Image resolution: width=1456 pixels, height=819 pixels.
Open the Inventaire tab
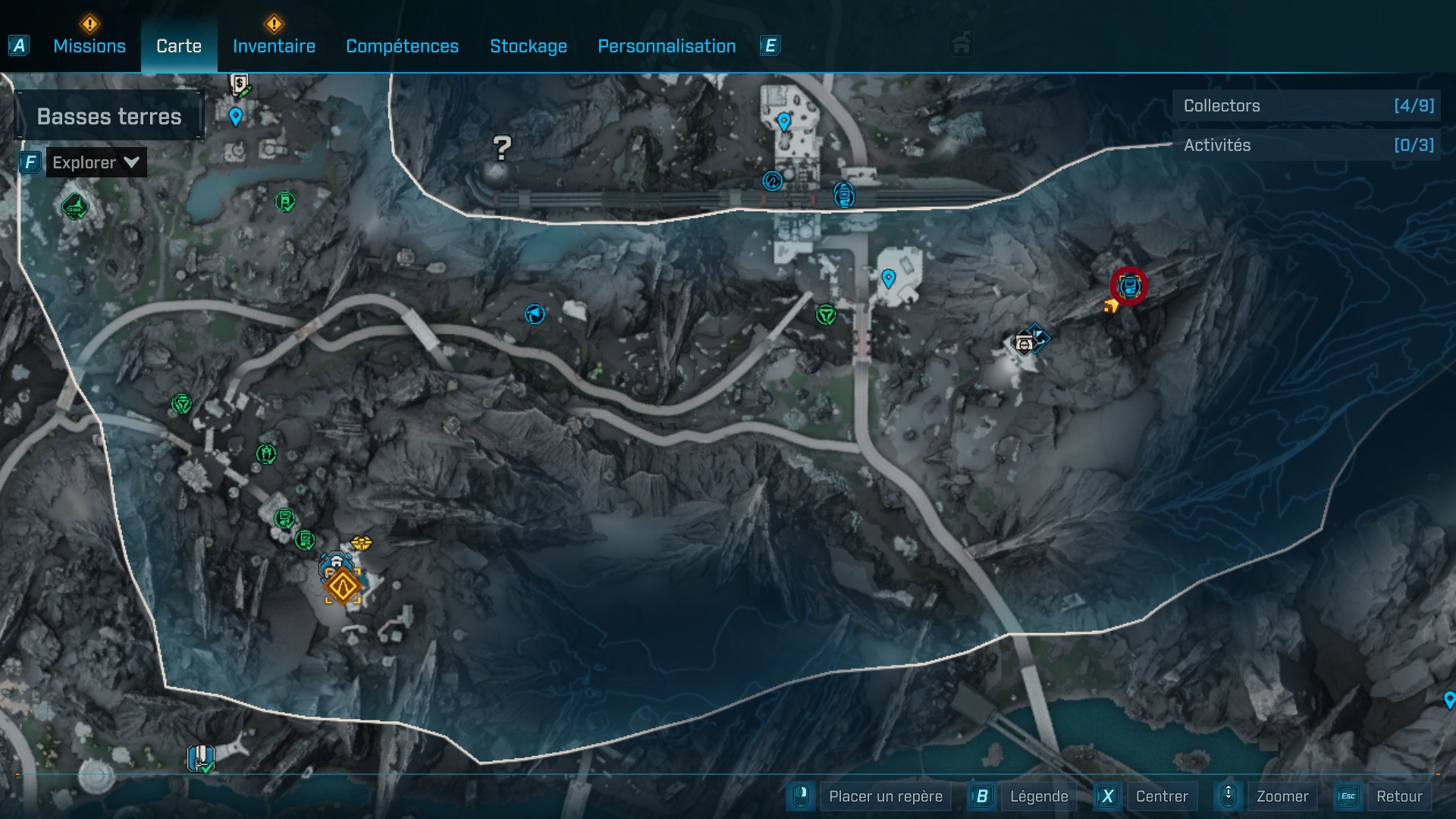(274, 46)
